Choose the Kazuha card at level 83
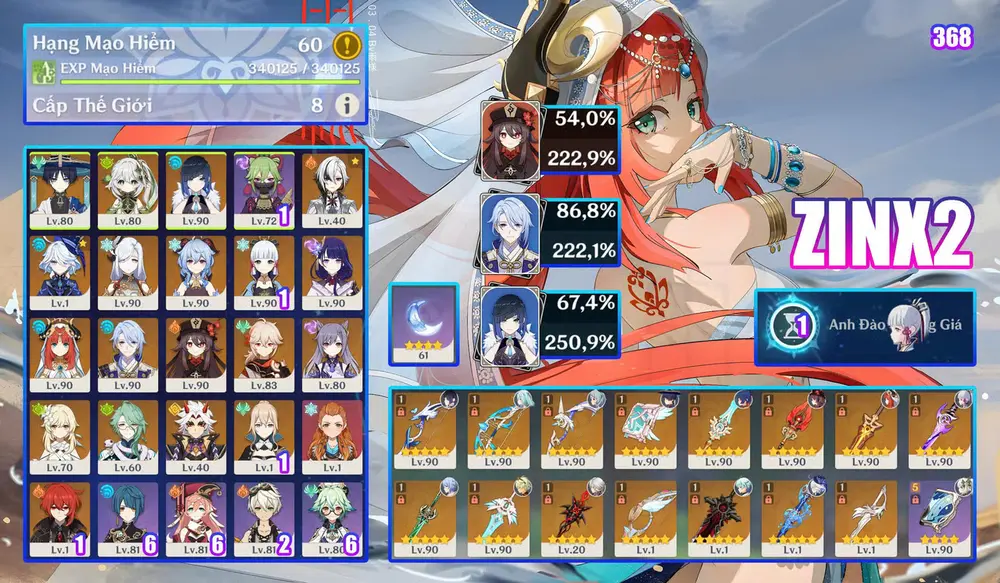Viewport: 1000px width, 583px height. [262, 353]
